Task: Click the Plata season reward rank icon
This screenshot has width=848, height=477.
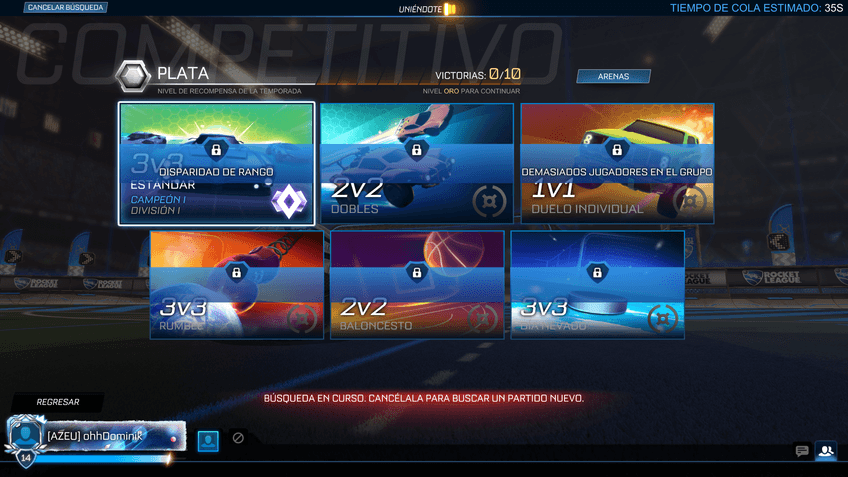Action: [x=132, y=76]
